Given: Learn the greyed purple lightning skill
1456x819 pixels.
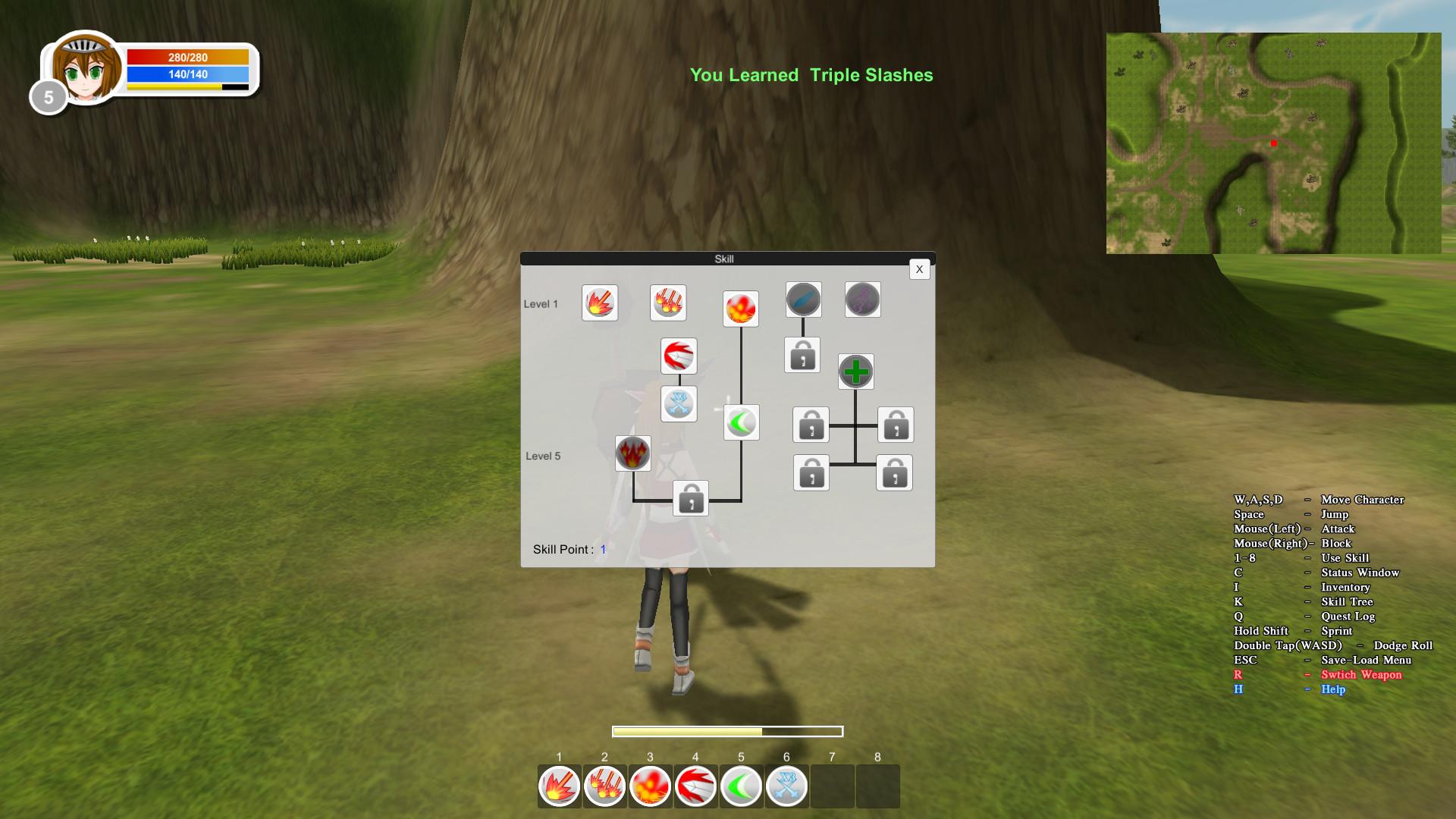Looking at the screenshot, I should (862, 300).
